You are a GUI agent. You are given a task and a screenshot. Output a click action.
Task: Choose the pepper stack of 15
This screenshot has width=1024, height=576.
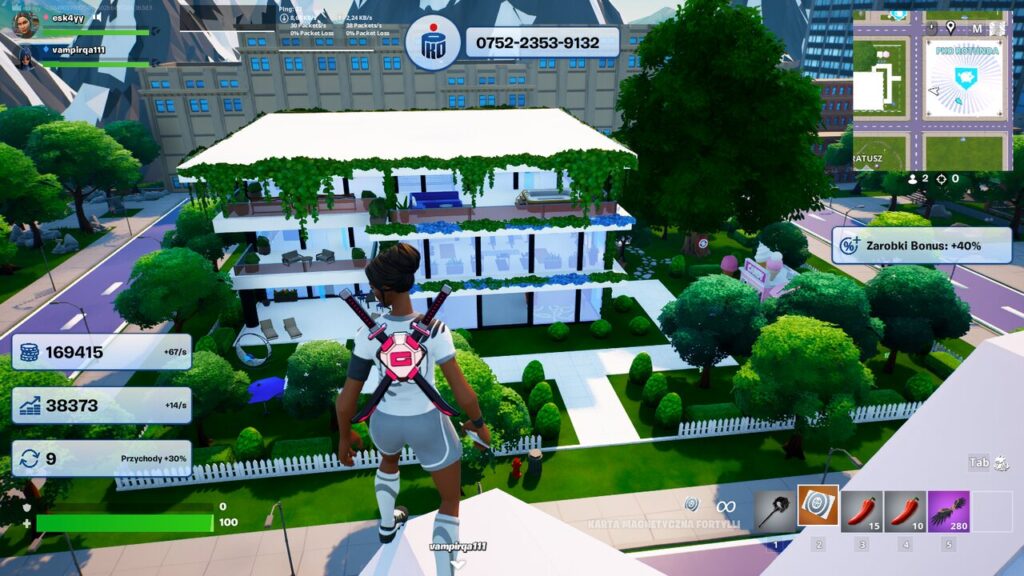(x=862, y=510)
